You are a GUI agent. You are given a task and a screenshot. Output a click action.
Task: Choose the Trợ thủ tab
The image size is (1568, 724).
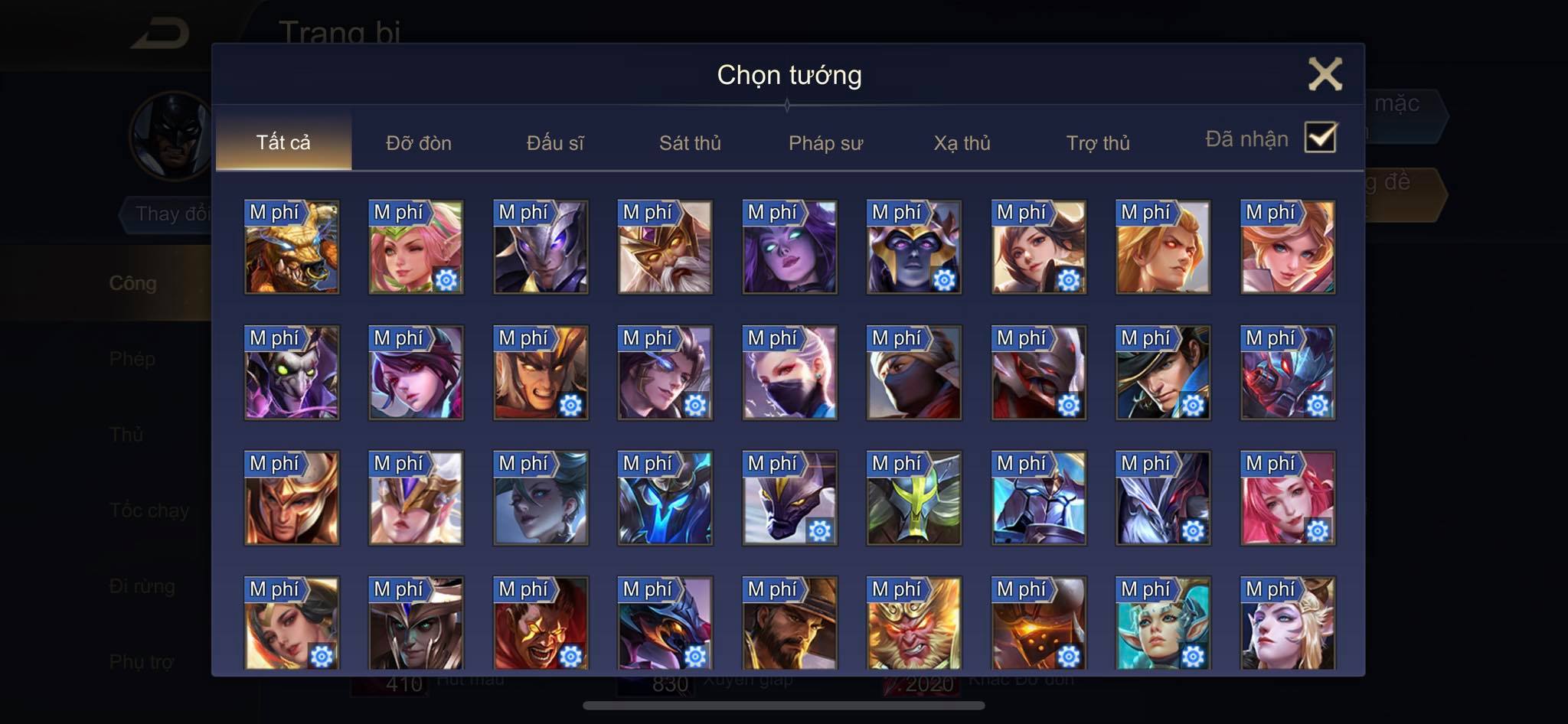coord(1098,142)
